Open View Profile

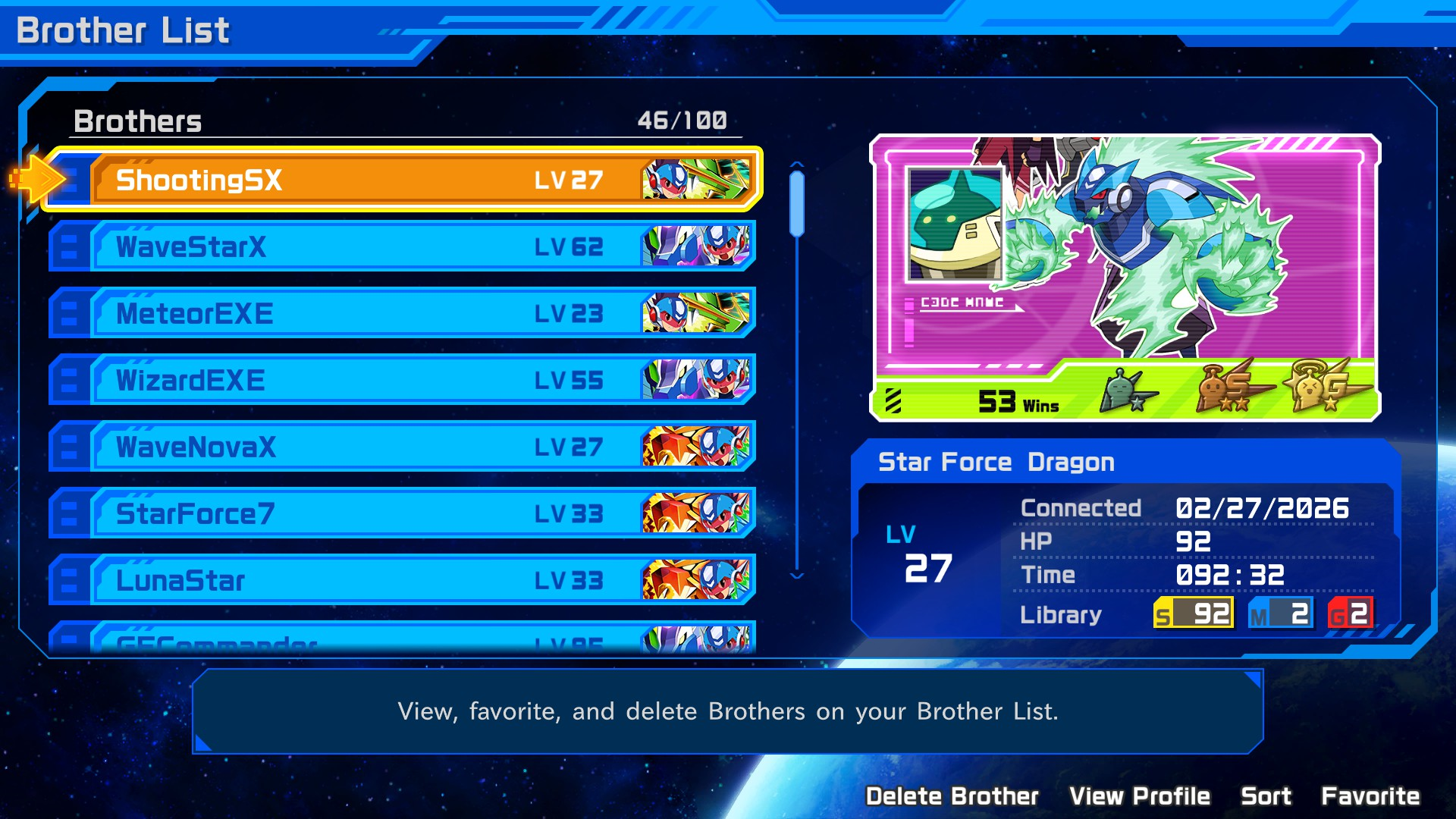pos(1140,796)
